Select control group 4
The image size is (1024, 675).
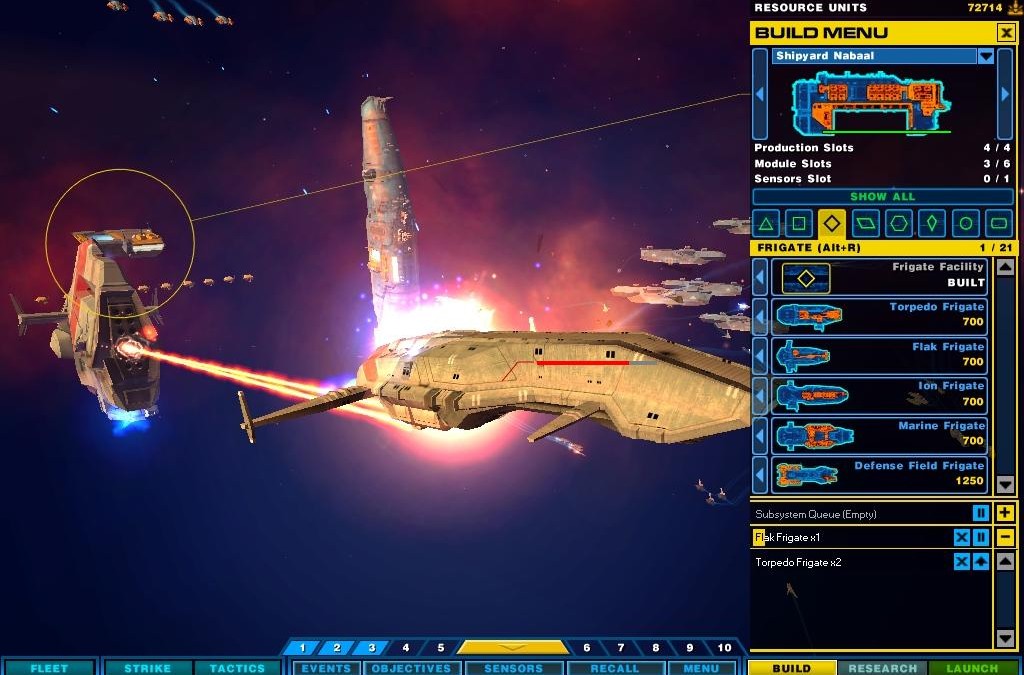[x=405, y=648]
